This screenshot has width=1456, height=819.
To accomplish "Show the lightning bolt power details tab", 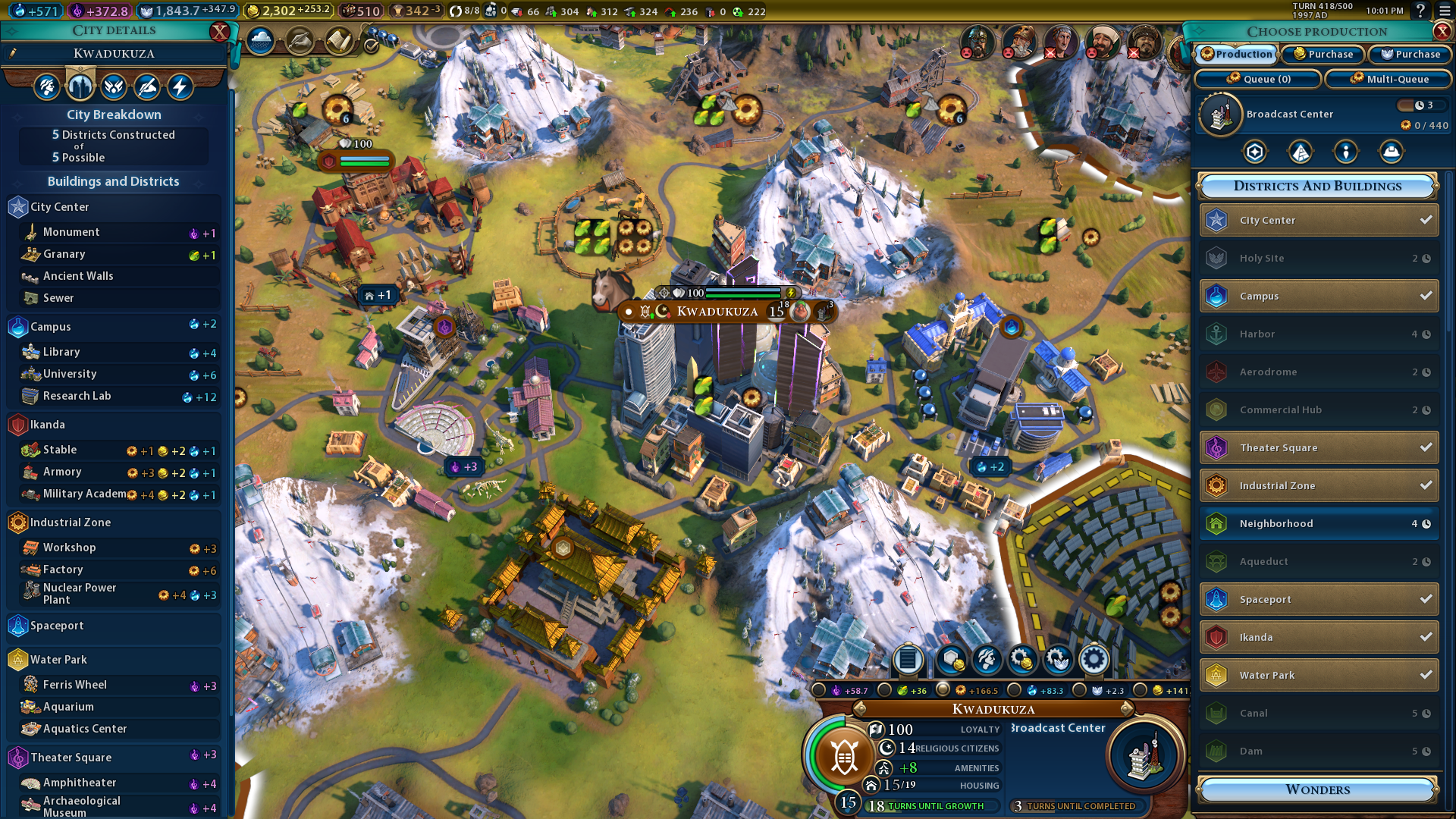I will tap(180, 87).
